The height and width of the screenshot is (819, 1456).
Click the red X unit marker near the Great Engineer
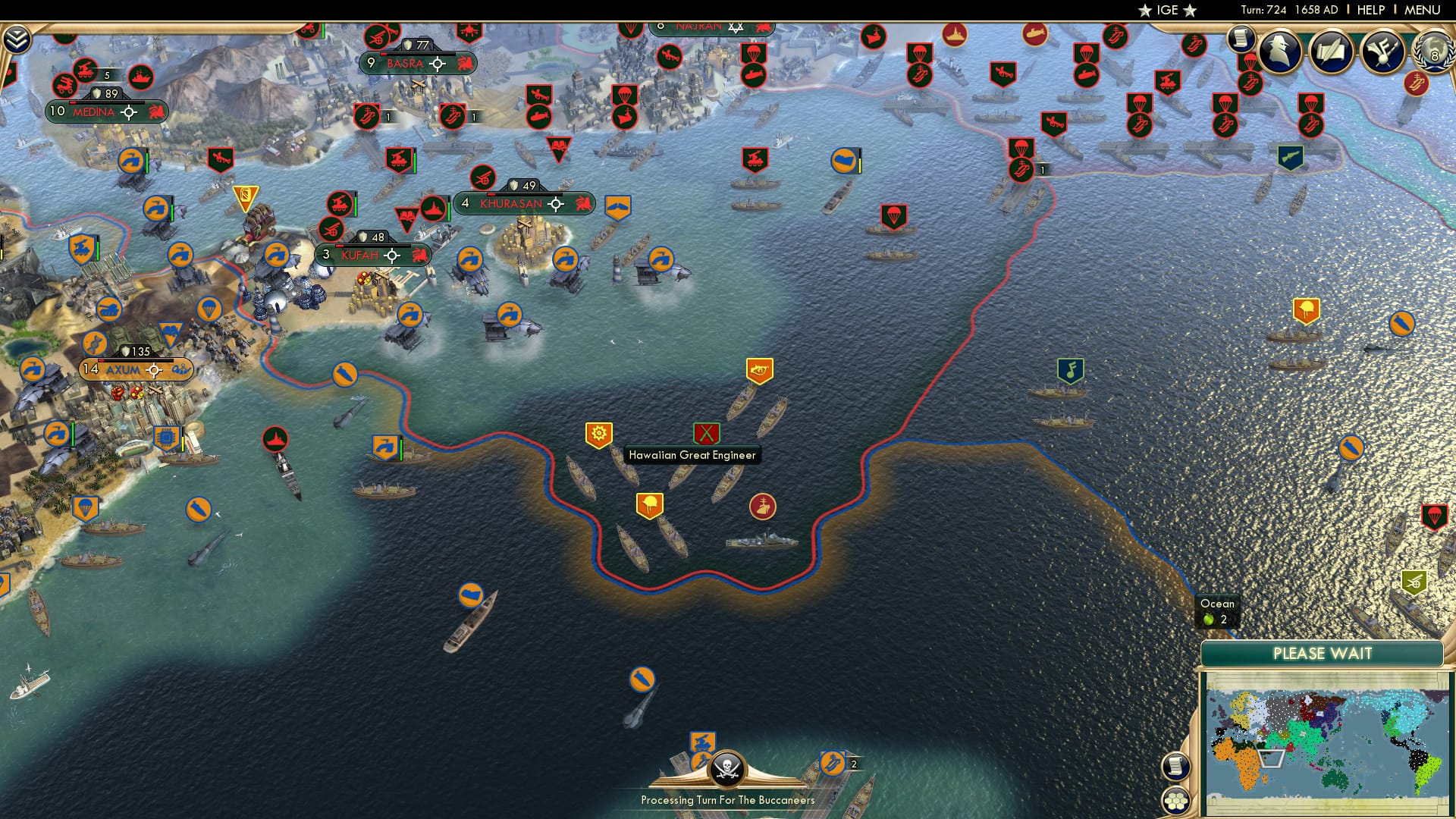(707, 434)
